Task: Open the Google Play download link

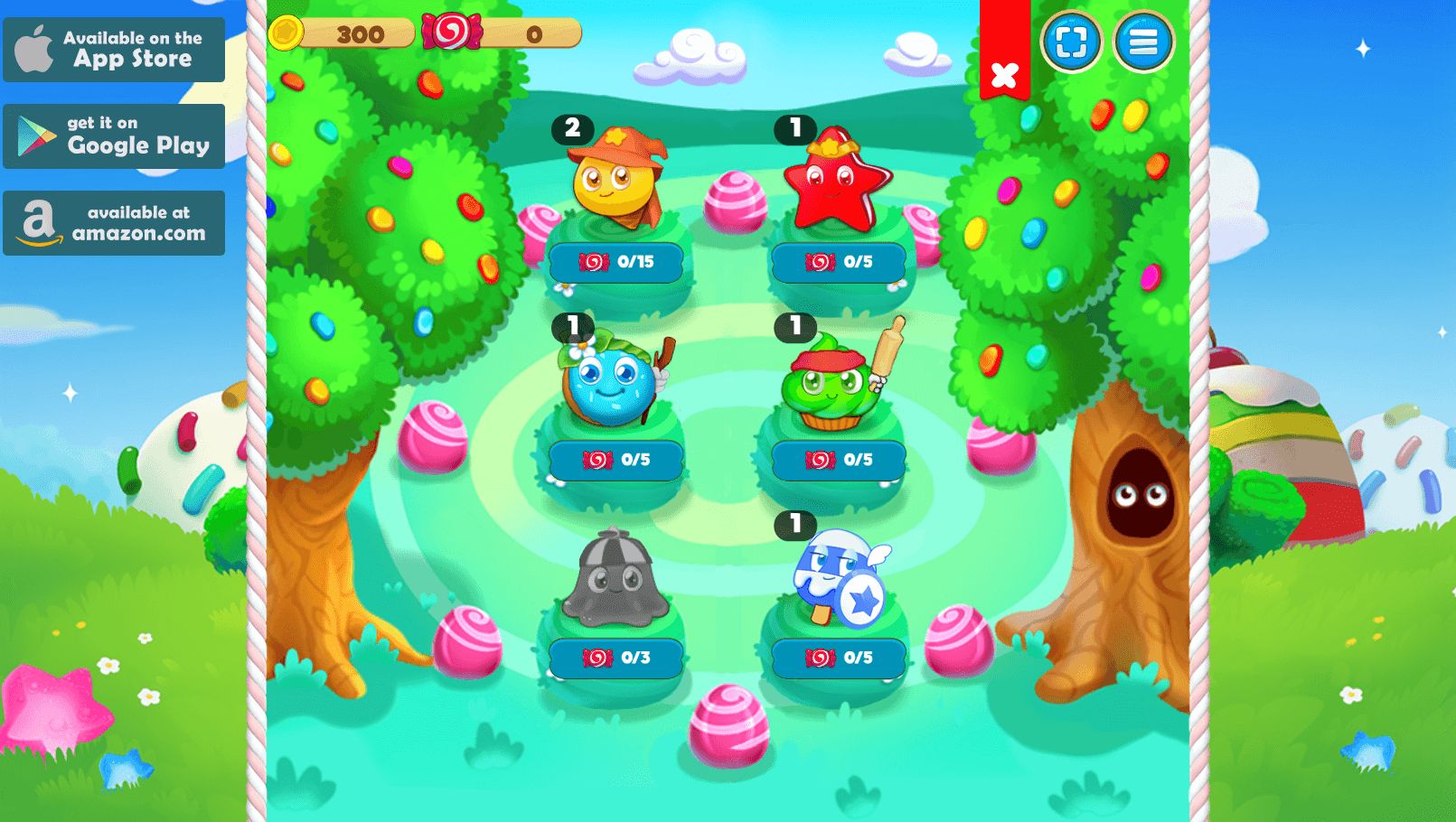Action: coord(114,136)
